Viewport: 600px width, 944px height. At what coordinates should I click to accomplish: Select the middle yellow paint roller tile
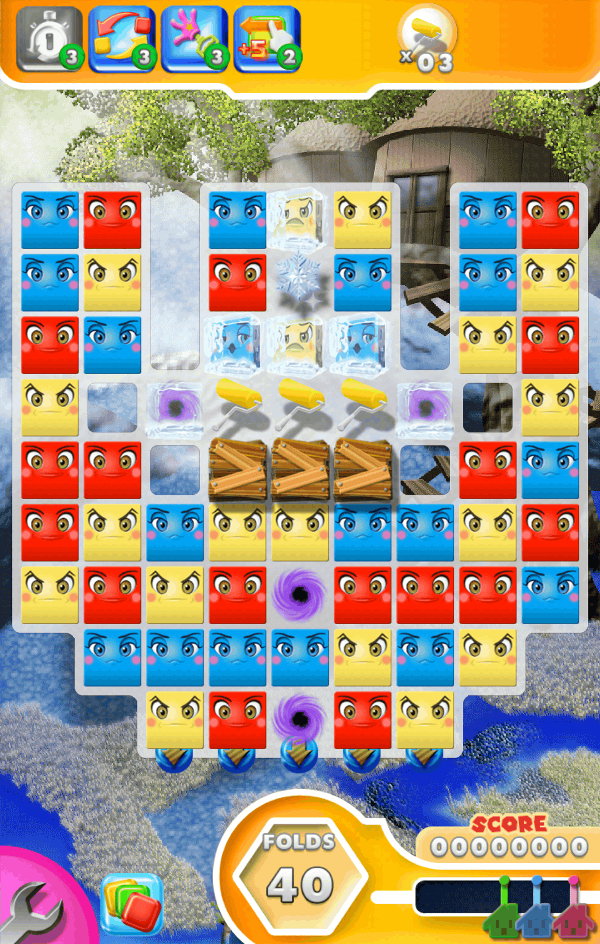(300, 402)
